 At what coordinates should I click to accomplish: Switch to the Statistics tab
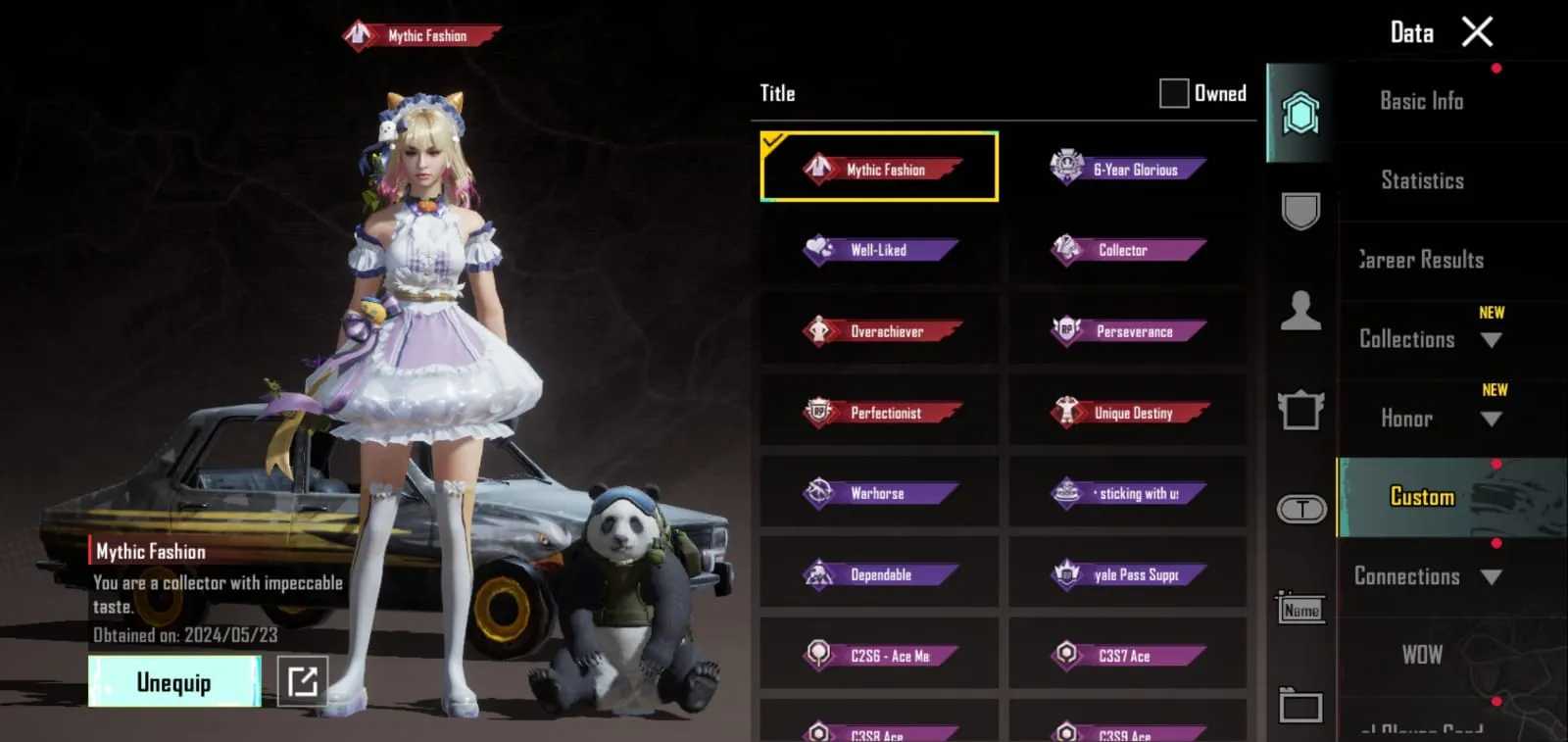pyautogui.click(x=1421, y=180)
